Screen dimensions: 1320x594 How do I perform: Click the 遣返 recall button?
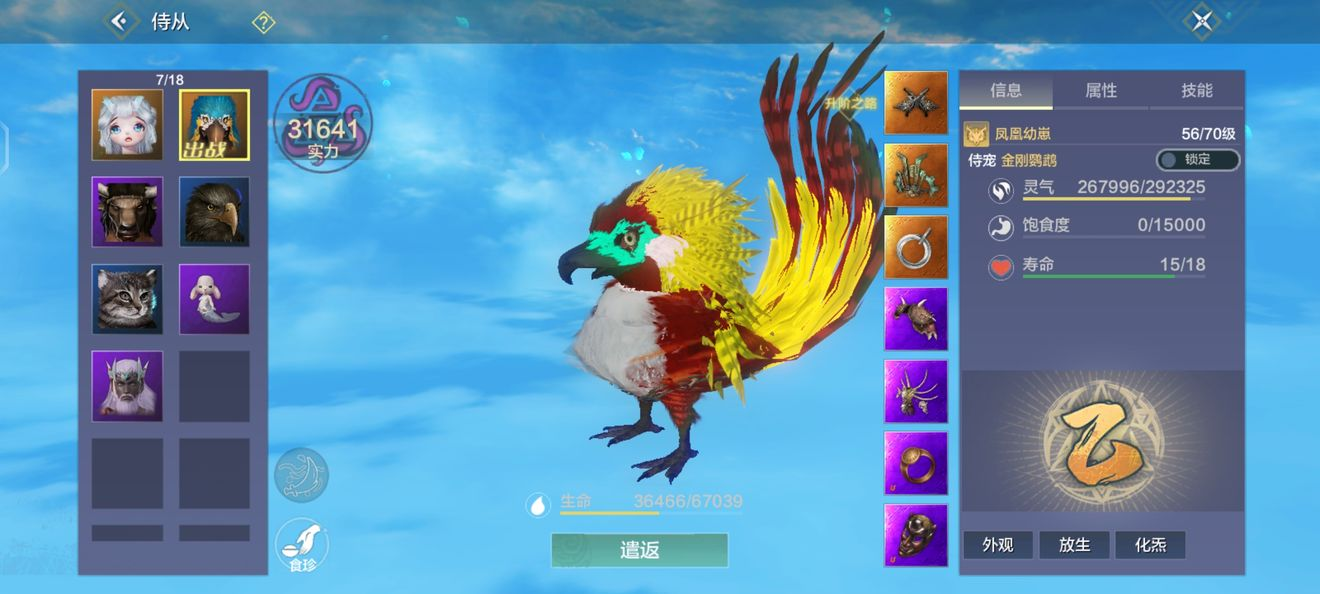[x=639, y=550]
